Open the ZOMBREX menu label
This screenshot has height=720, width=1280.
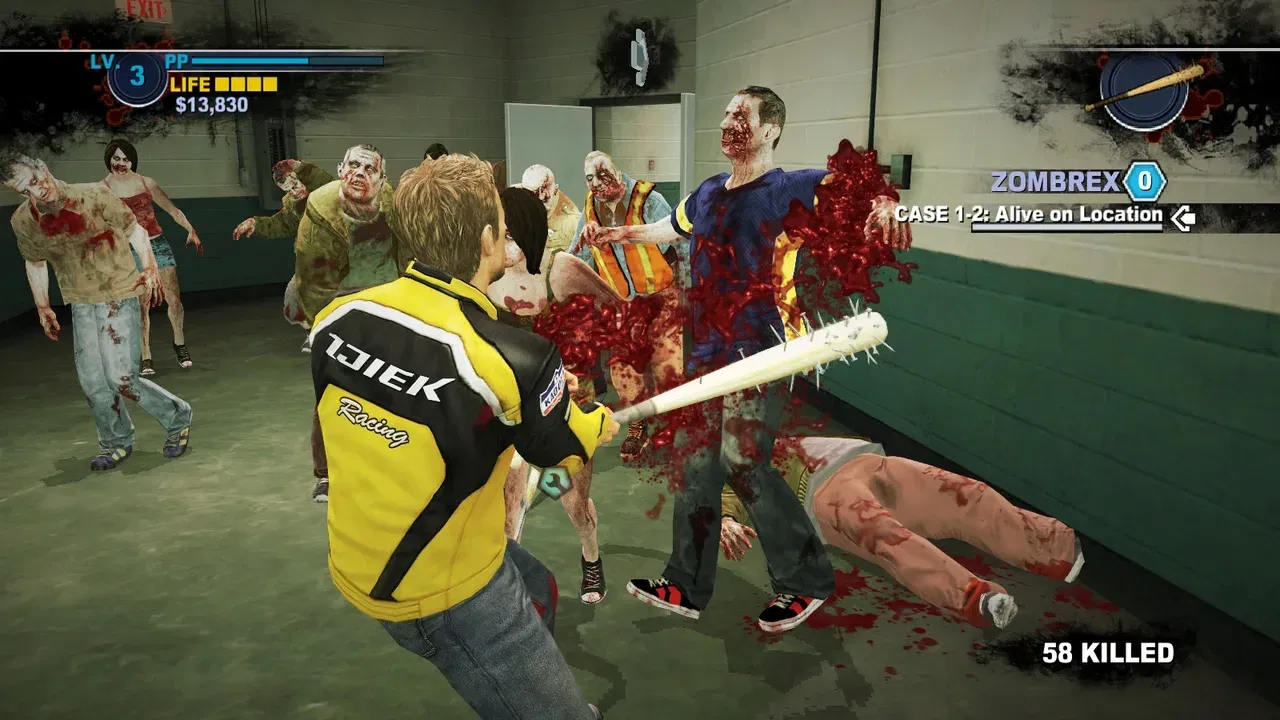1055,183
